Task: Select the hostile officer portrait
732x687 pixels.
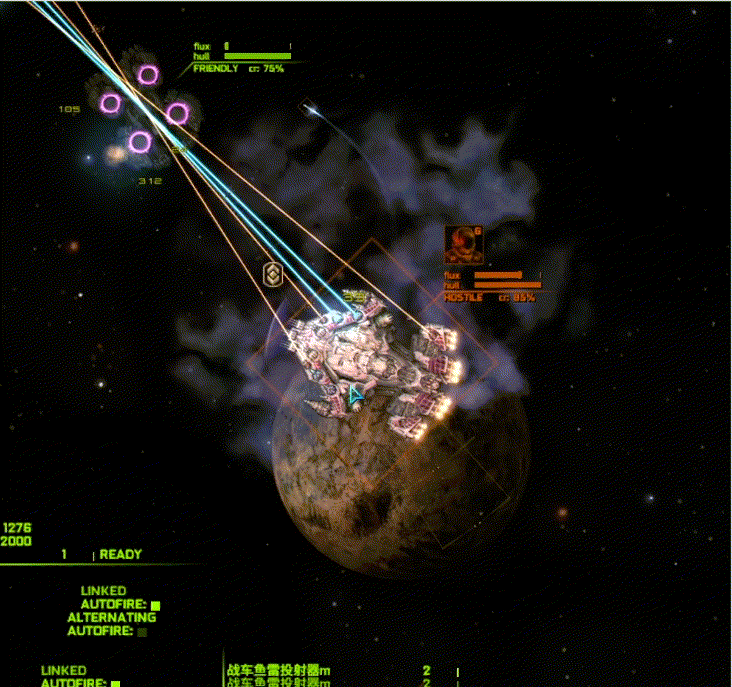Action: (x=463, y=245)
